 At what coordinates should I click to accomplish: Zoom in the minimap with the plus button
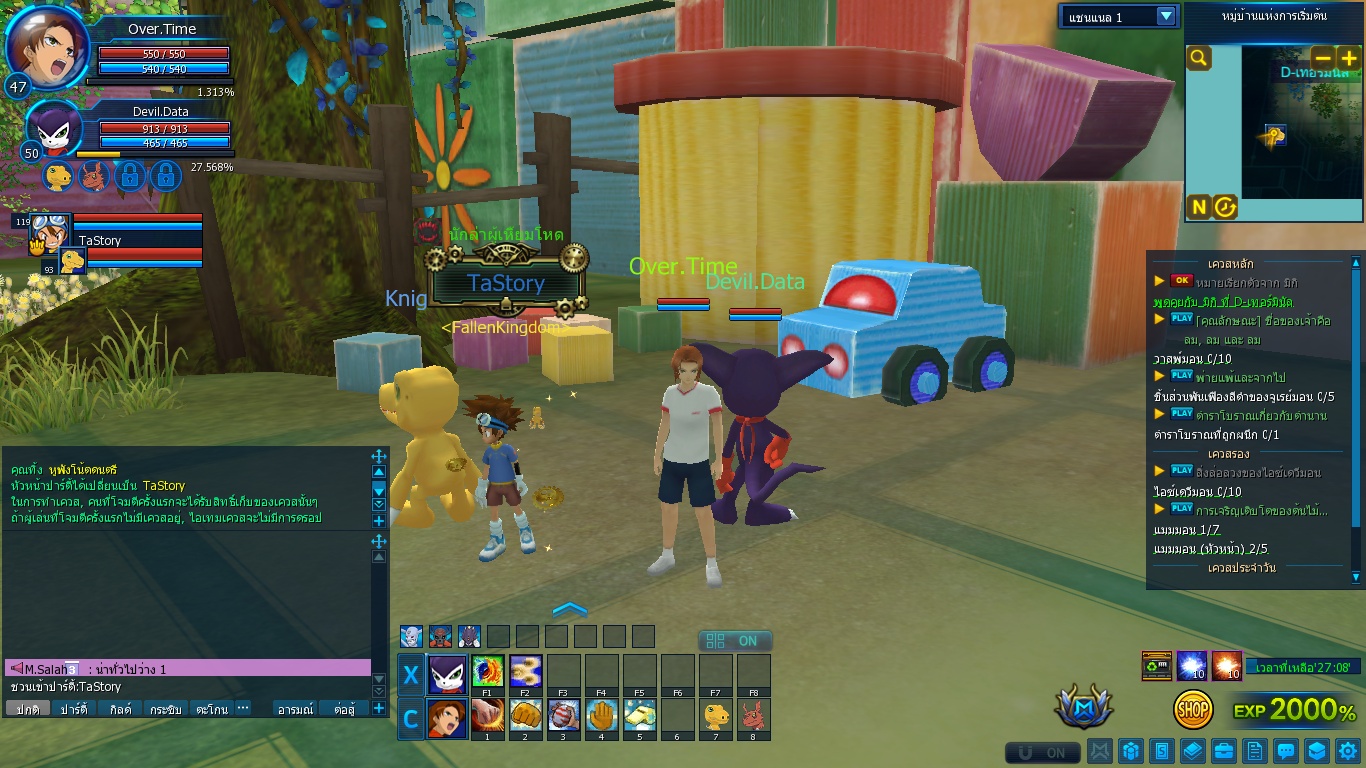click(x=1348, y=58)
